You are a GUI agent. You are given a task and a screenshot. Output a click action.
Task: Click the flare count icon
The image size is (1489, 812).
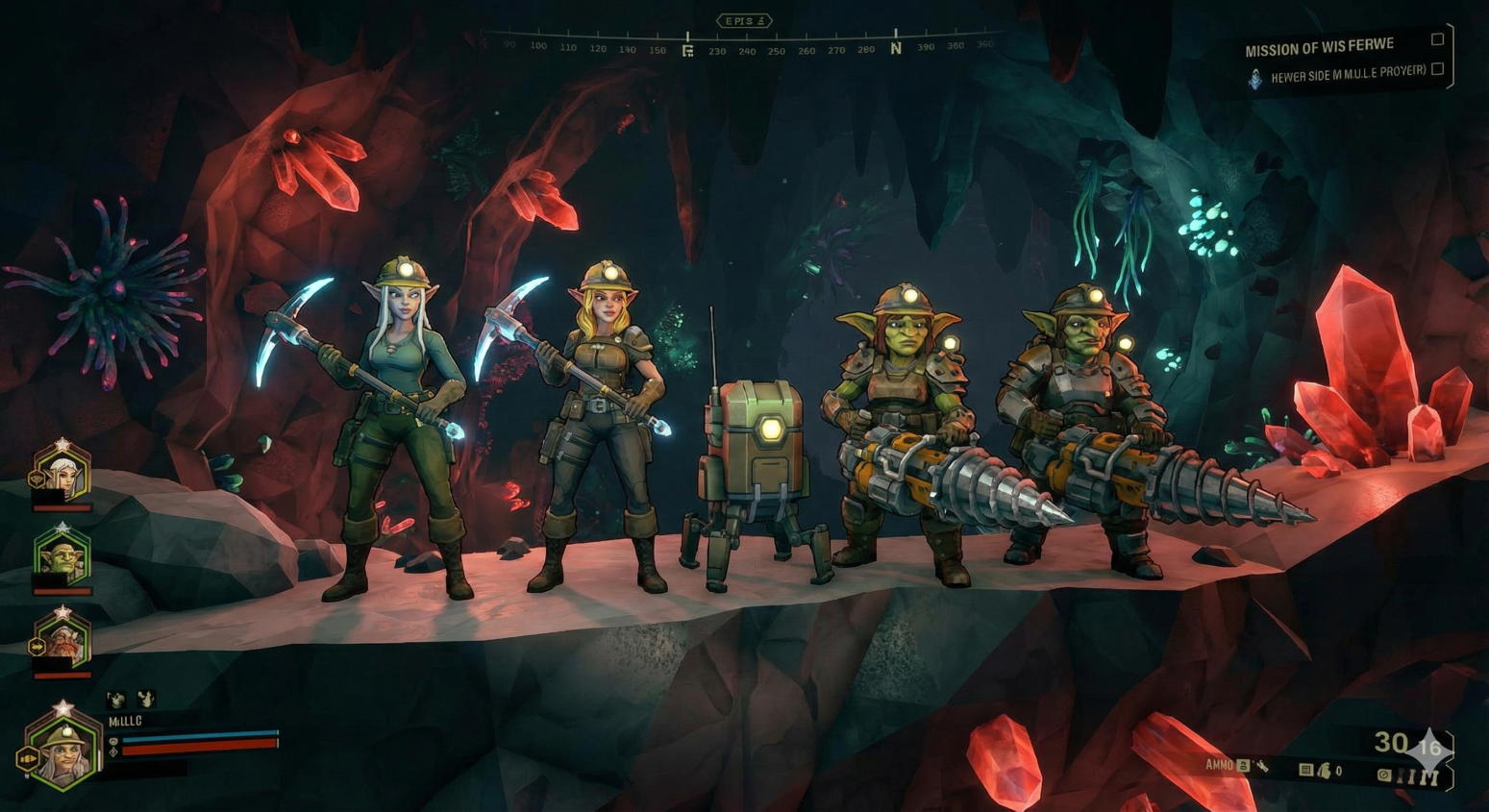pyautogui.click(x=1383, y=775)
